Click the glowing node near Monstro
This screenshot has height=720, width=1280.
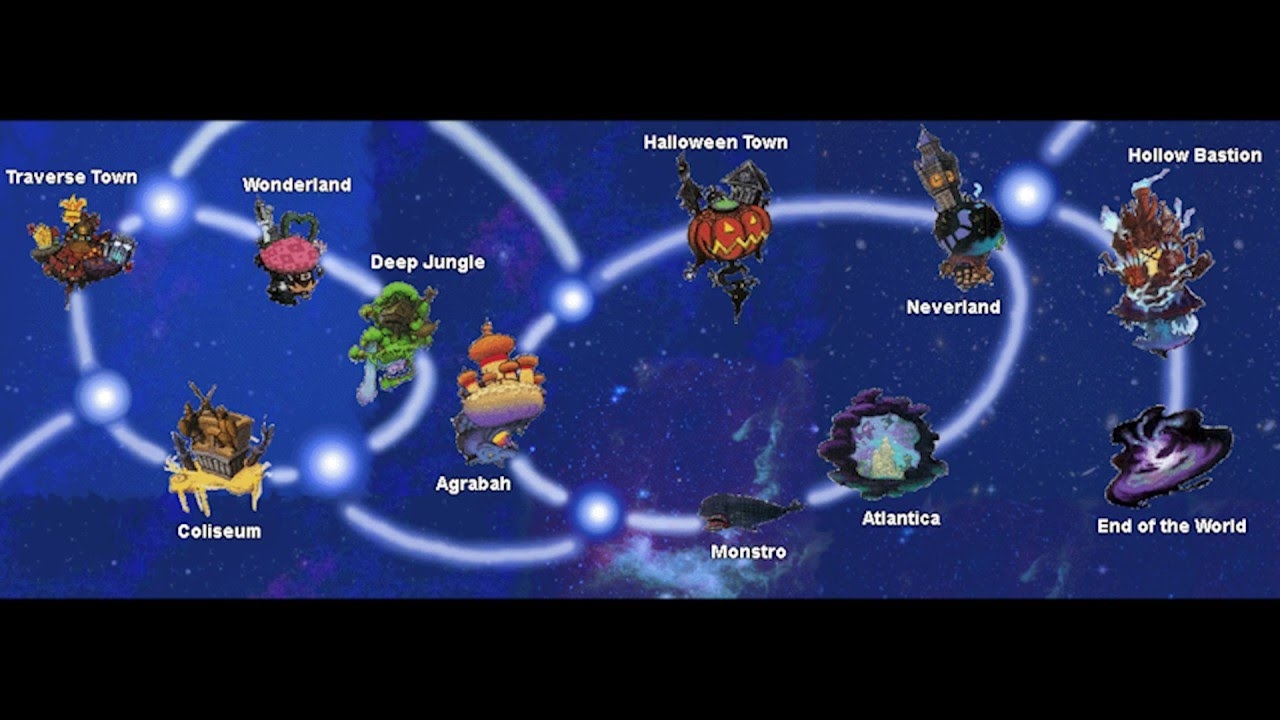click(x=600, y=512)
